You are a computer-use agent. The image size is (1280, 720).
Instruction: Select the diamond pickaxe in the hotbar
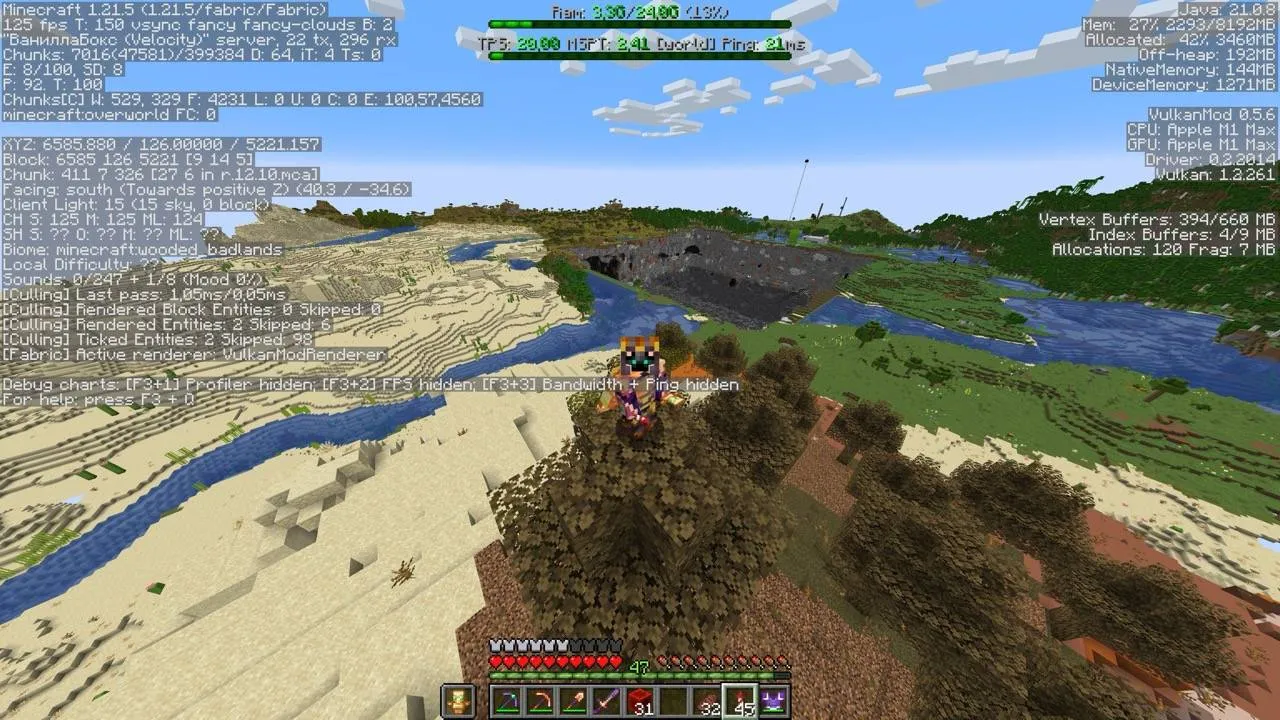pyautogui.click(x=507, y=699)
